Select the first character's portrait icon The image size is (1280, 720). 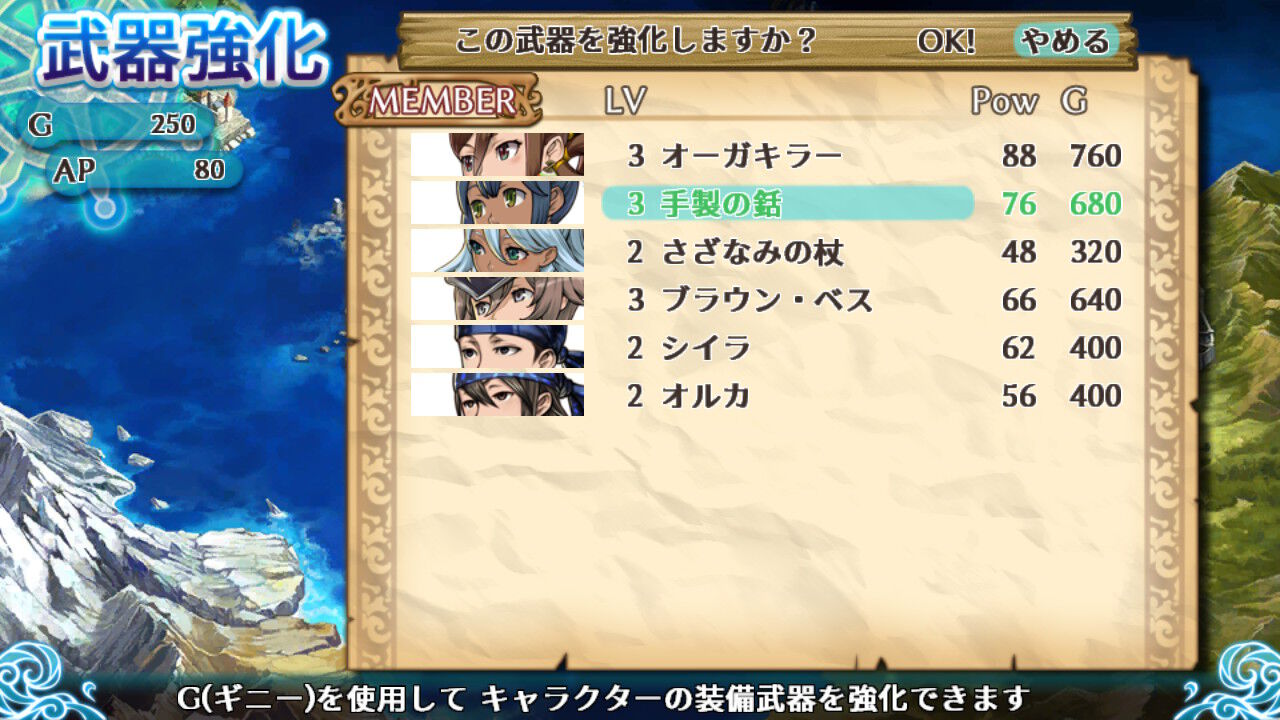coord(497,155)
